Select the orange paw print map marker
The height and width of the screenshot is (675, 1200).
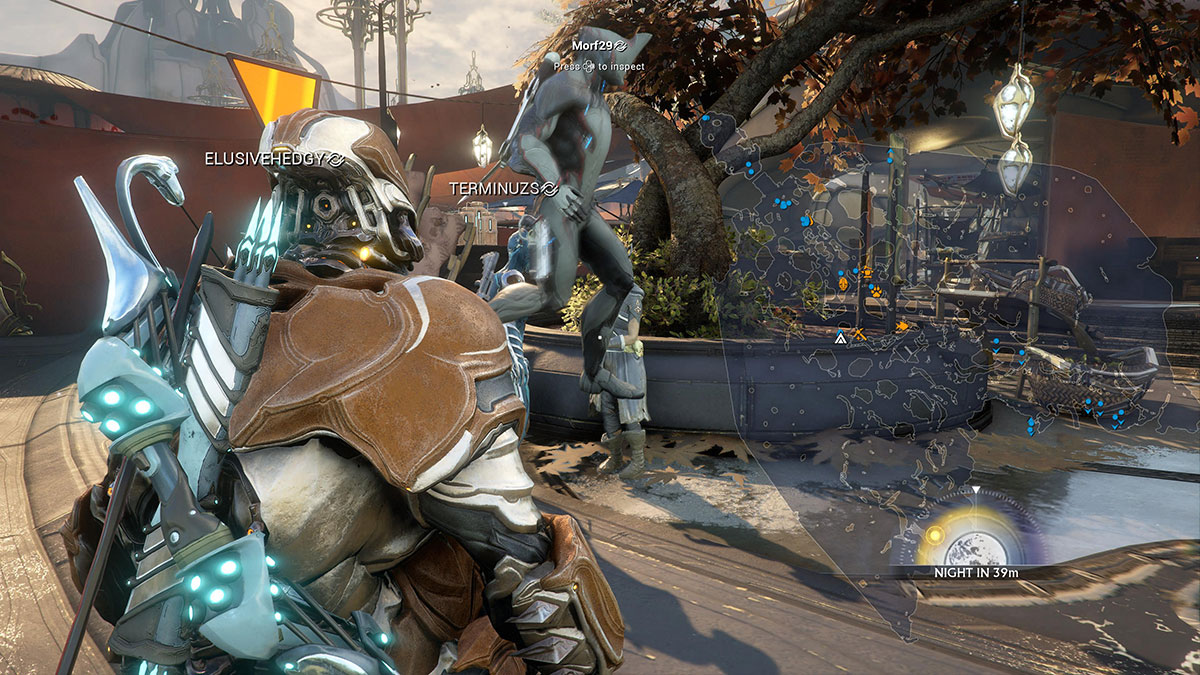[x=877, y=292]
